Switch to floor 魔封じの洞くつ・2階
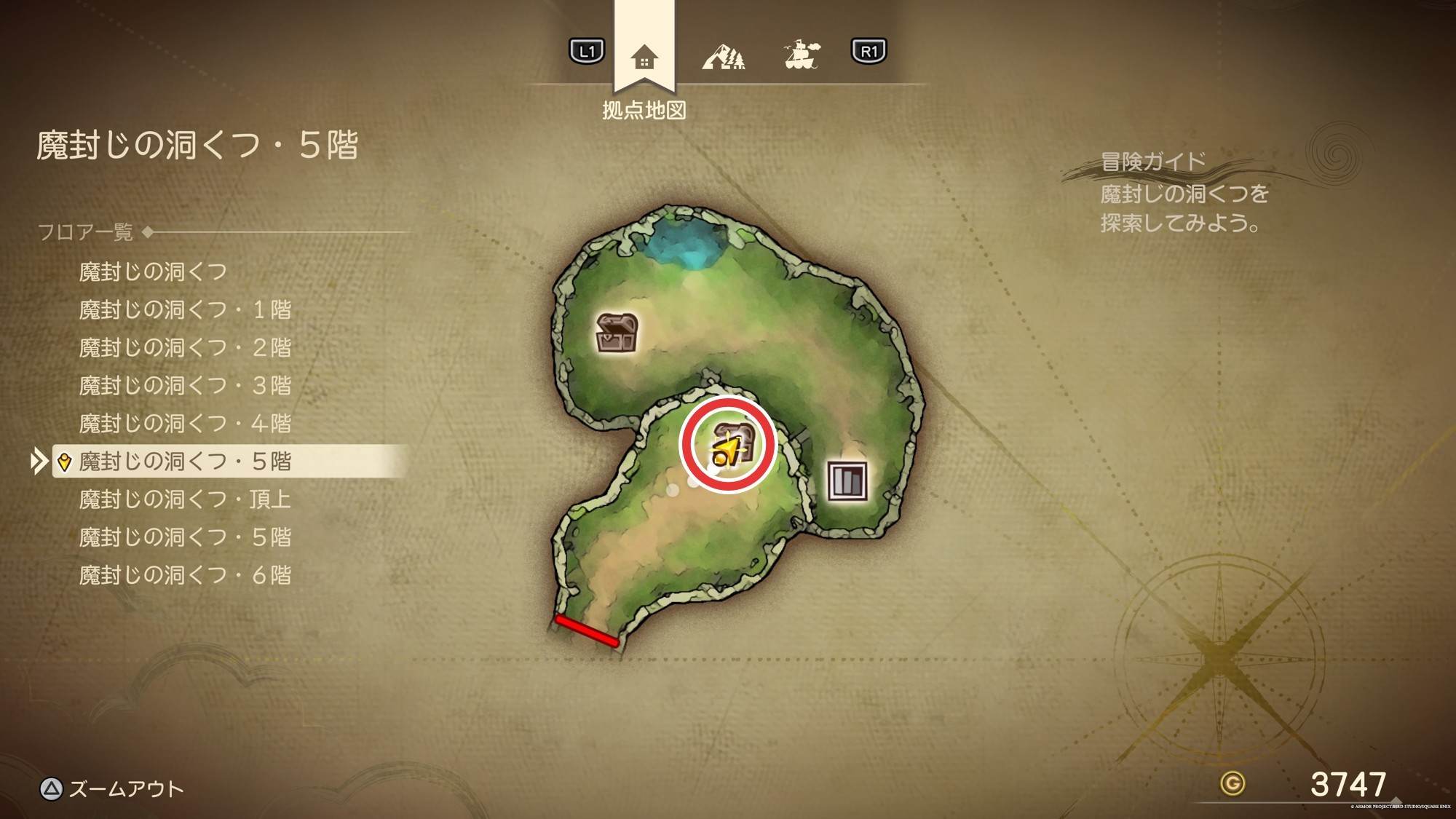 [x=185, y=348]
